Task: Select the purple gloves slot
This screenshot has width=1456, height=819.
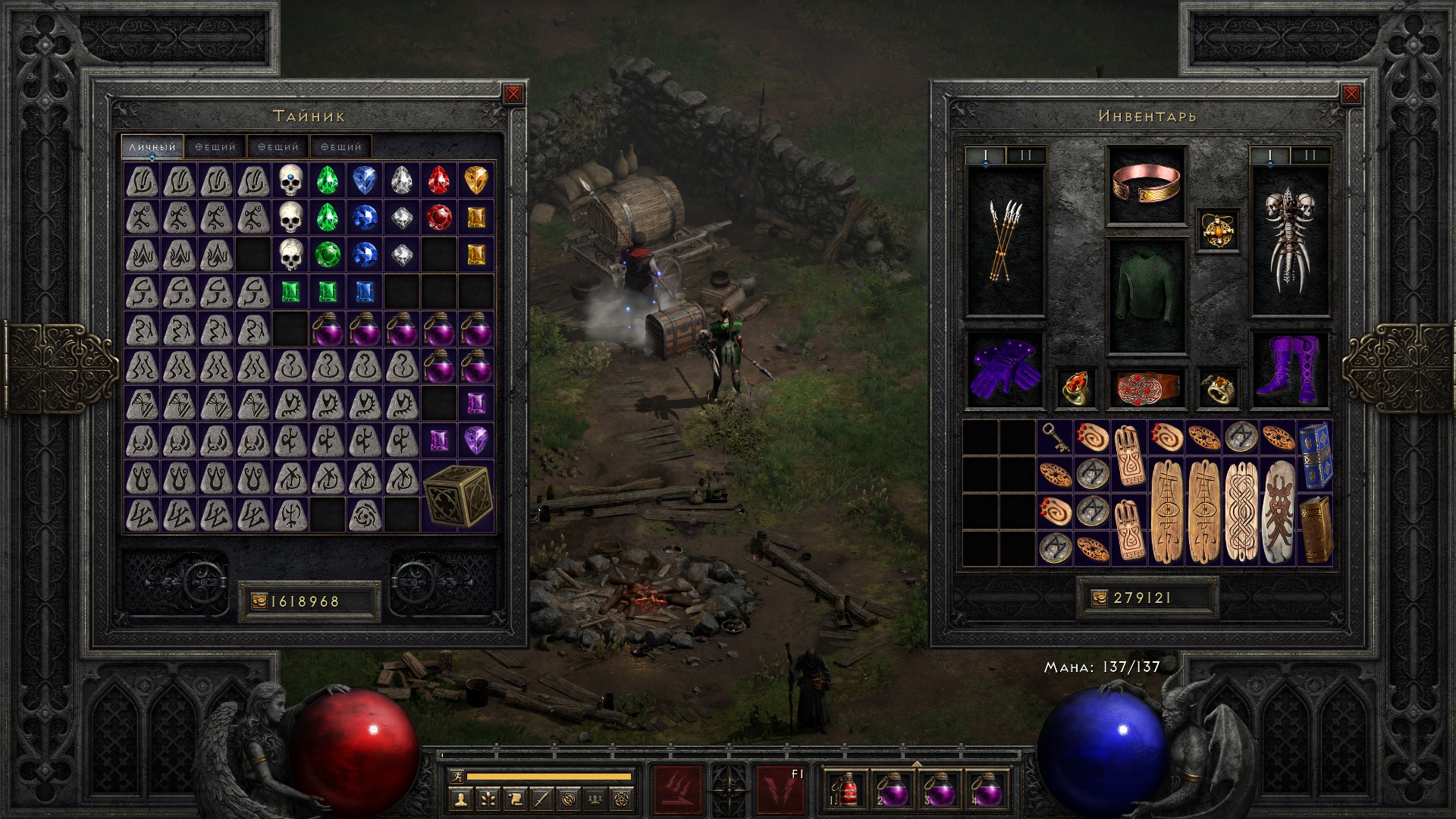Action: pos(1005,369)
